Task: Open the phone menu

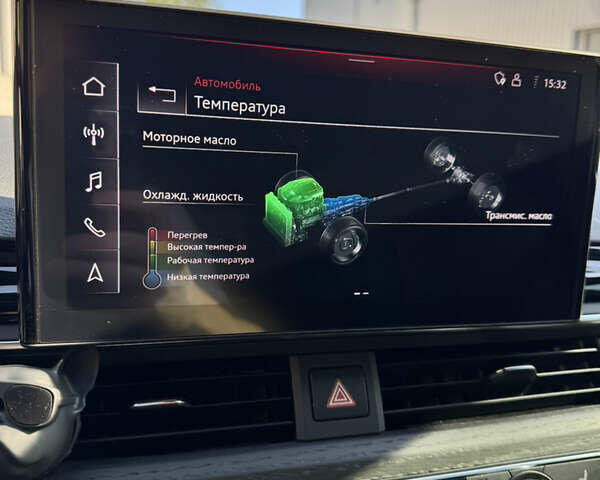Action: 94,227
